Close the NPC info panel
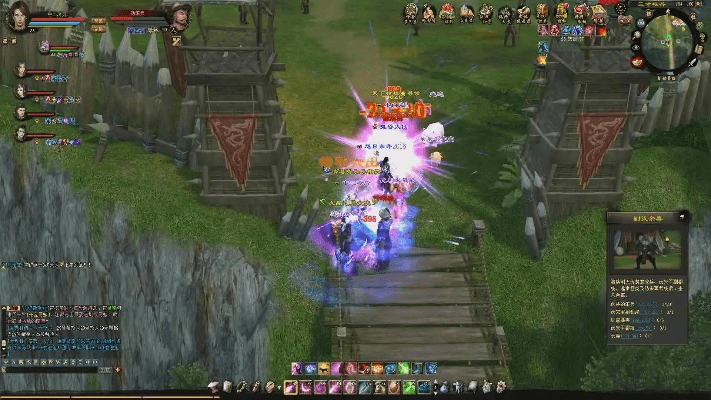711x400 pixels. click(683, 216)
